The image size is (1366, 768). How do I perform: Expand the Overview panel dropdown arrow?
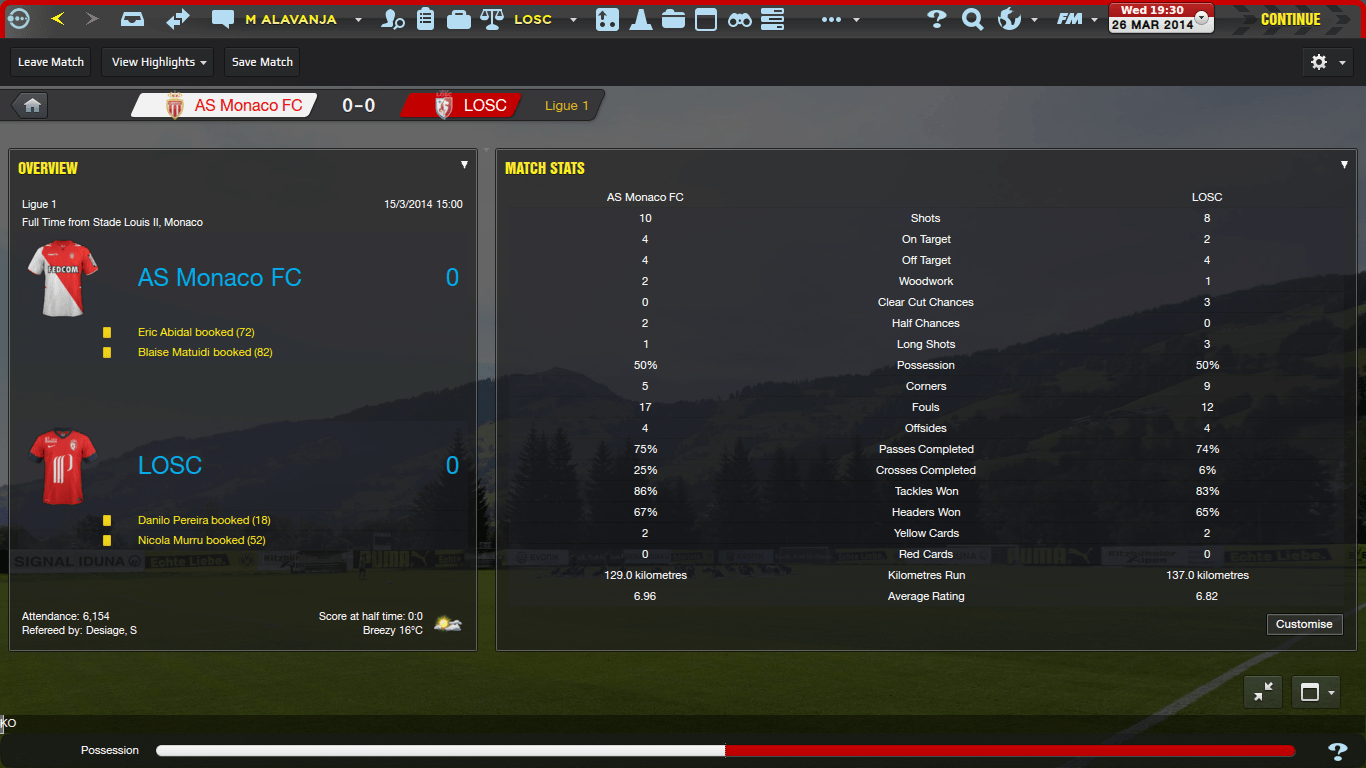click(x=464, y=165)
